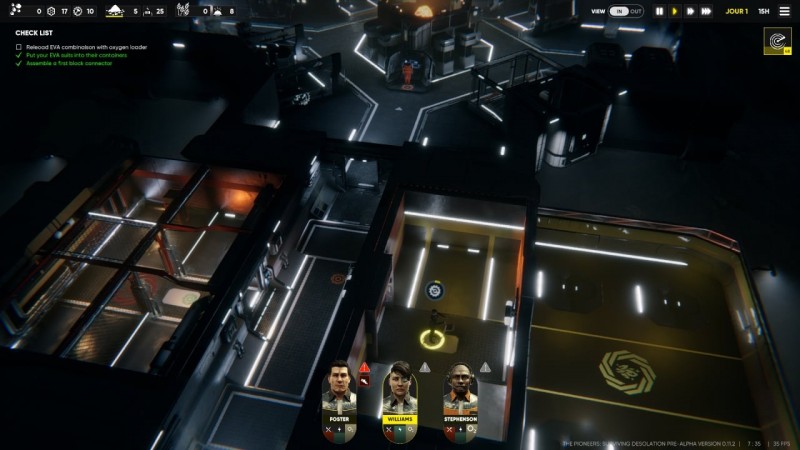Pause the game time
This screenshot has width=800, height=450.
pyautogui.click(x=659, y=11)
